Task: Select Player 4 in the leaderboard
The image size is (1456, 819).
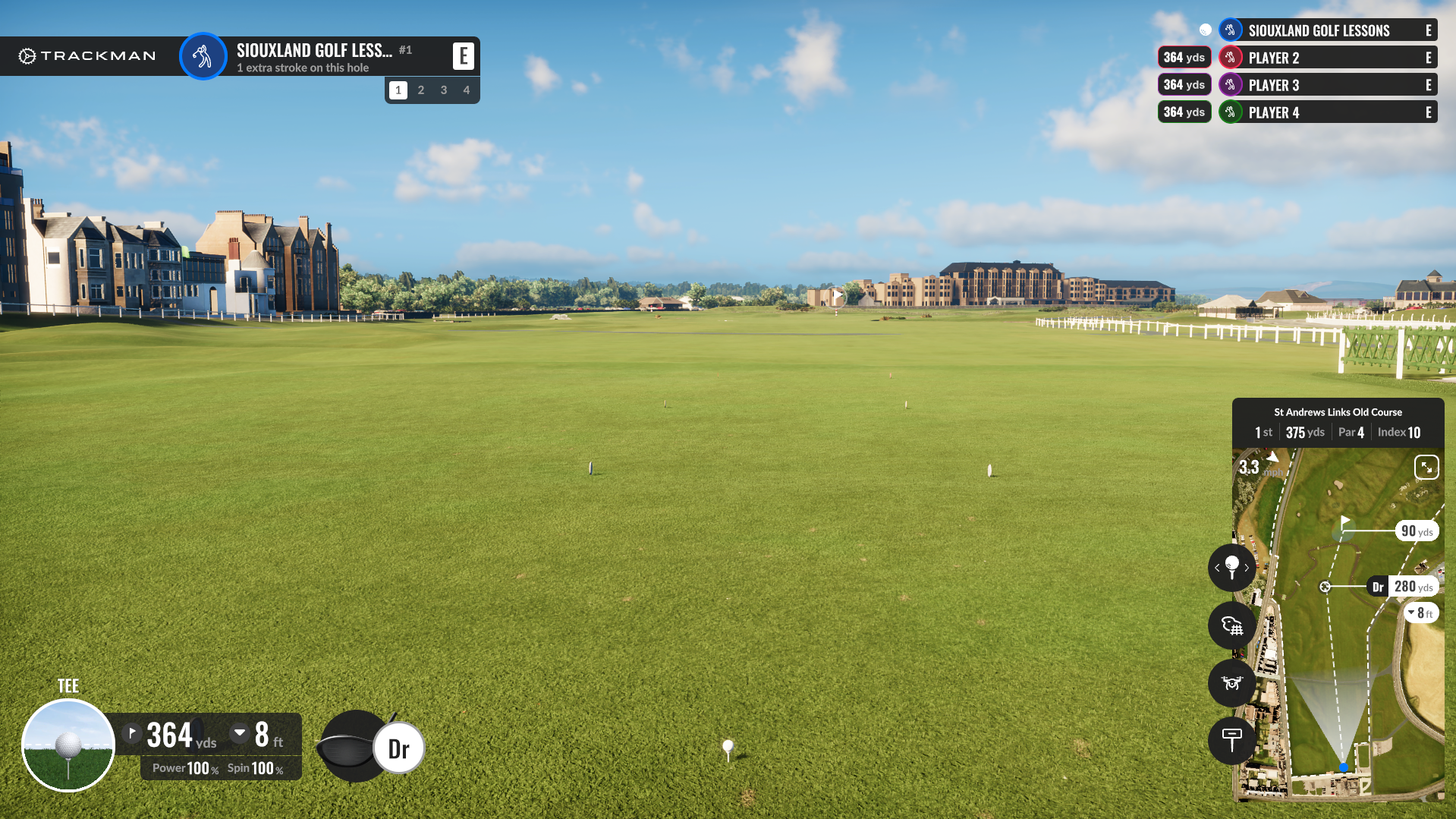Action: point(1328,112)
